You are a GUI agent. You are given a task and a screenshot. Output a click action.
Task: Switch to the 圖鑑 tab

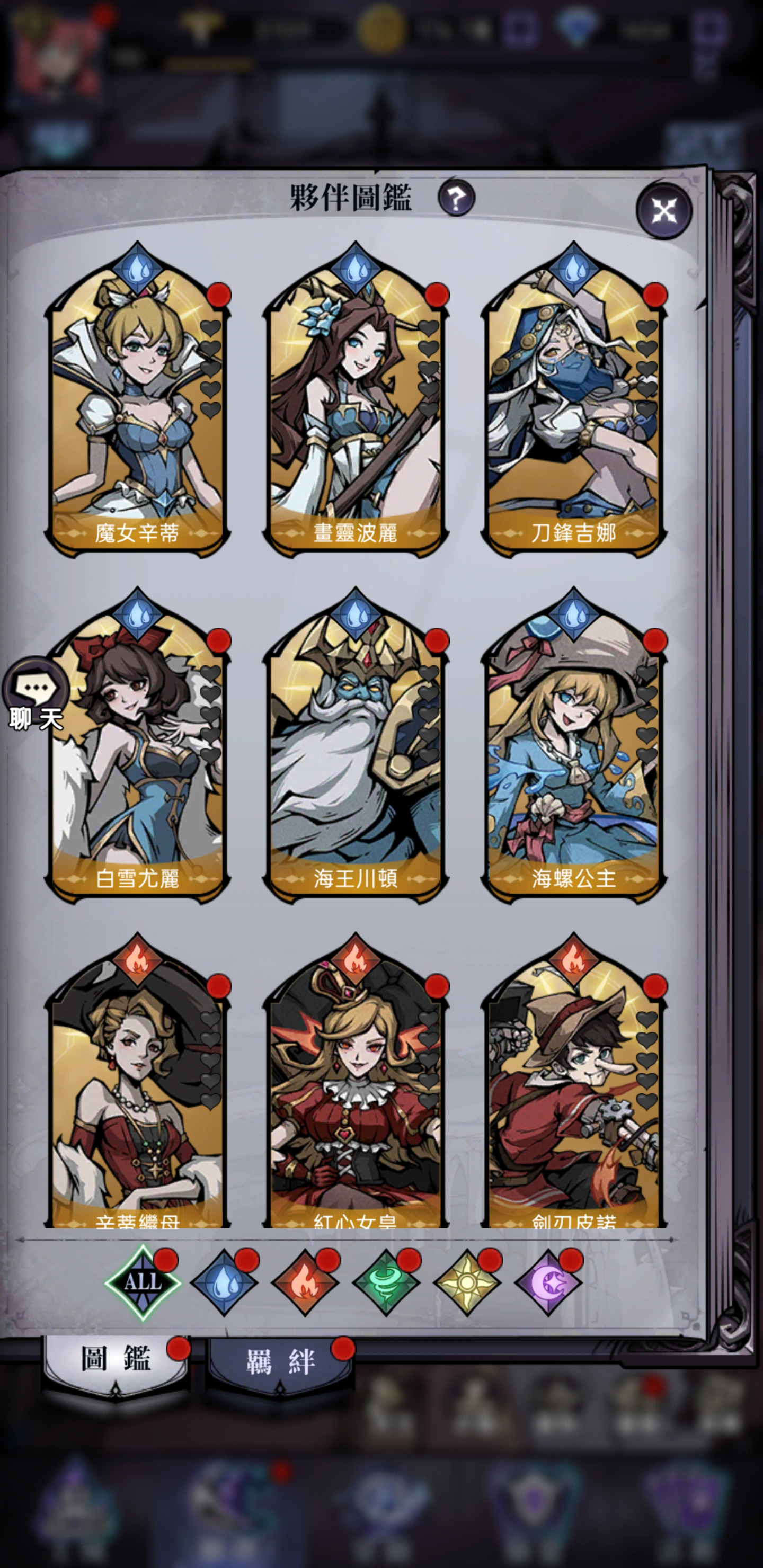pos(116,1360)
